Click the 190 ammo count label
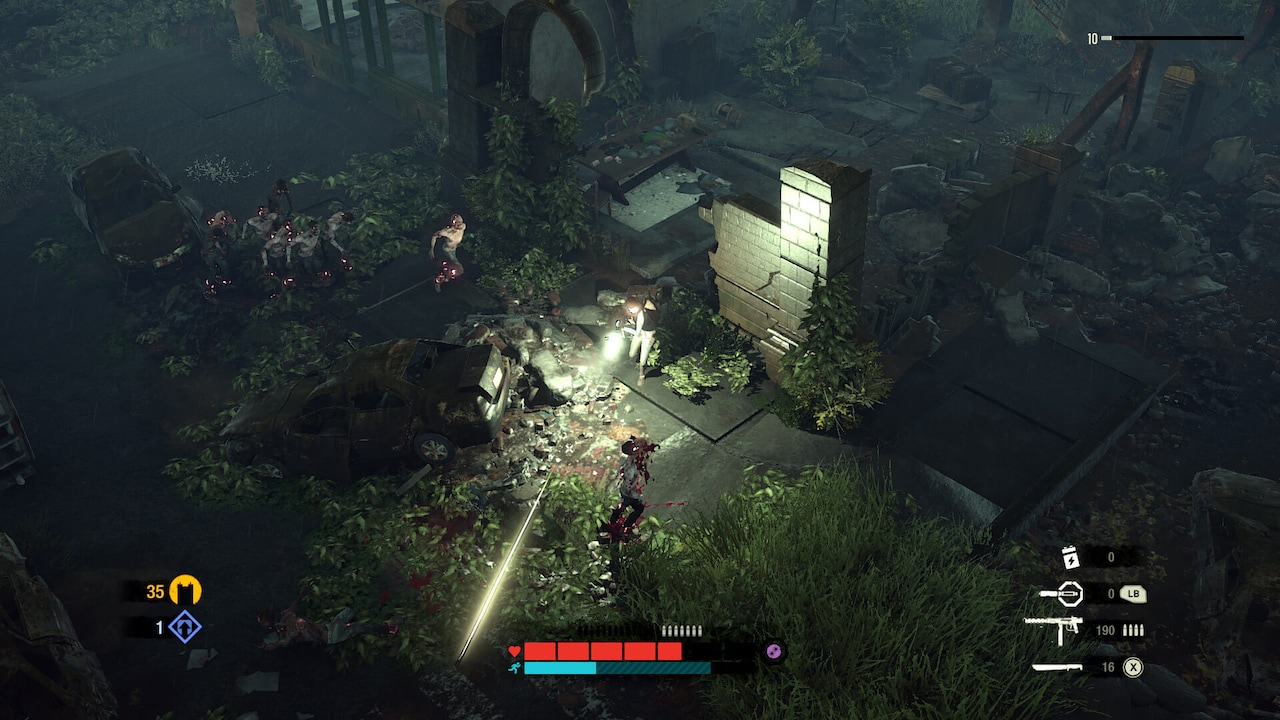1280x720 pixels. tap(1105, 630)
